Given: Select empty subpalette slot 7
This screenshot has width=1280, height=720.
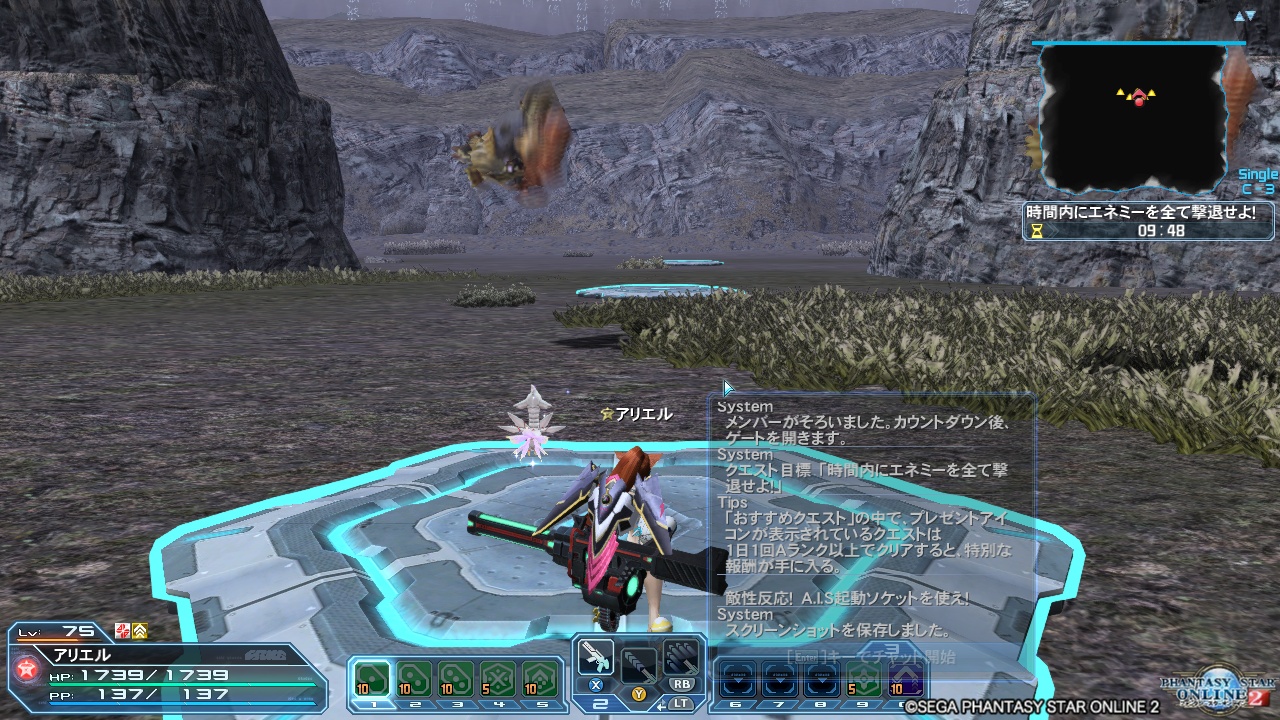Looking at the screenshot, I should [x=780, y=679].
